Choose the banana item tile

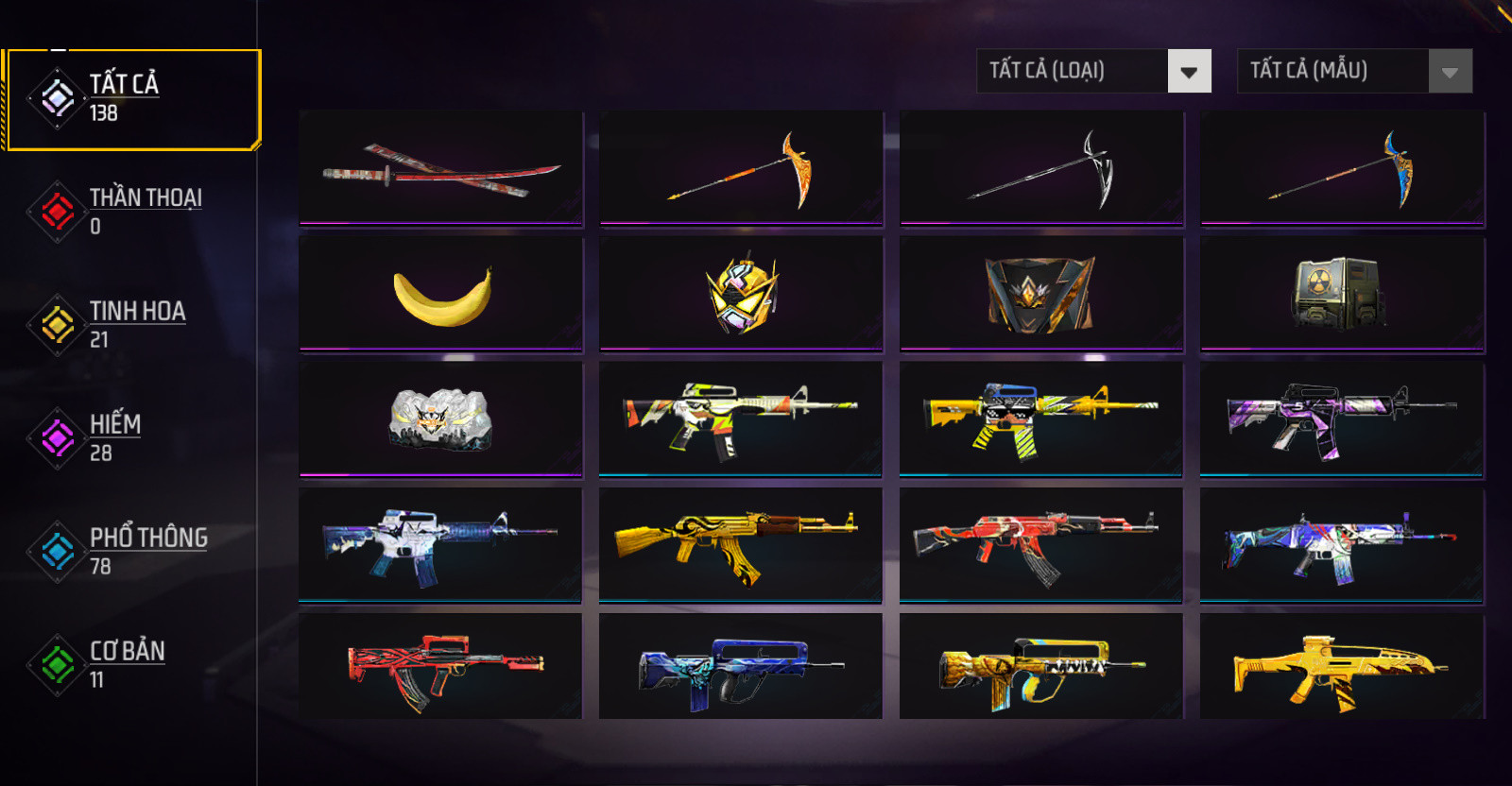tap(441, 294)
